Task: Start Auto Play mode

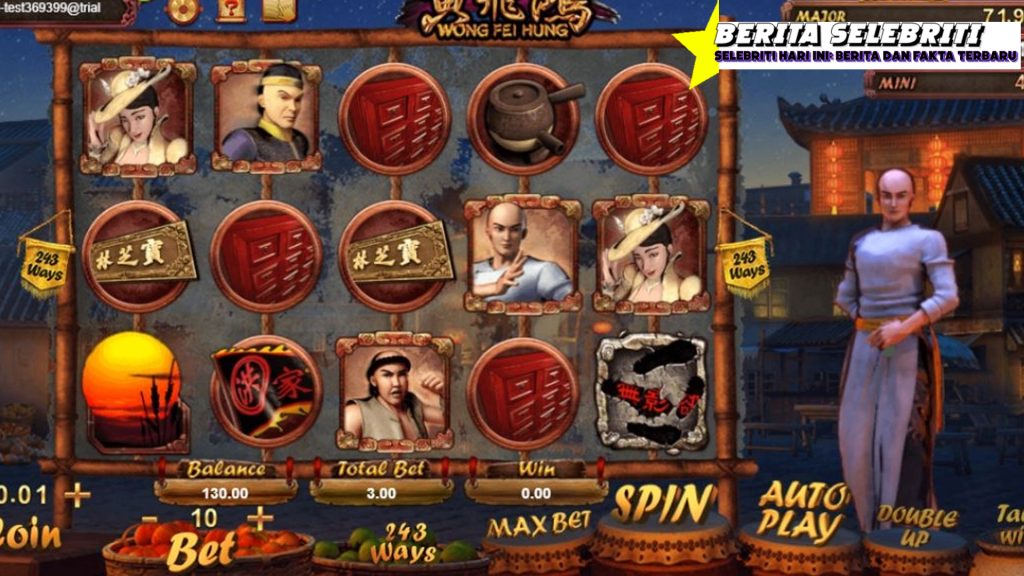Action: click(x=803, y=512)
